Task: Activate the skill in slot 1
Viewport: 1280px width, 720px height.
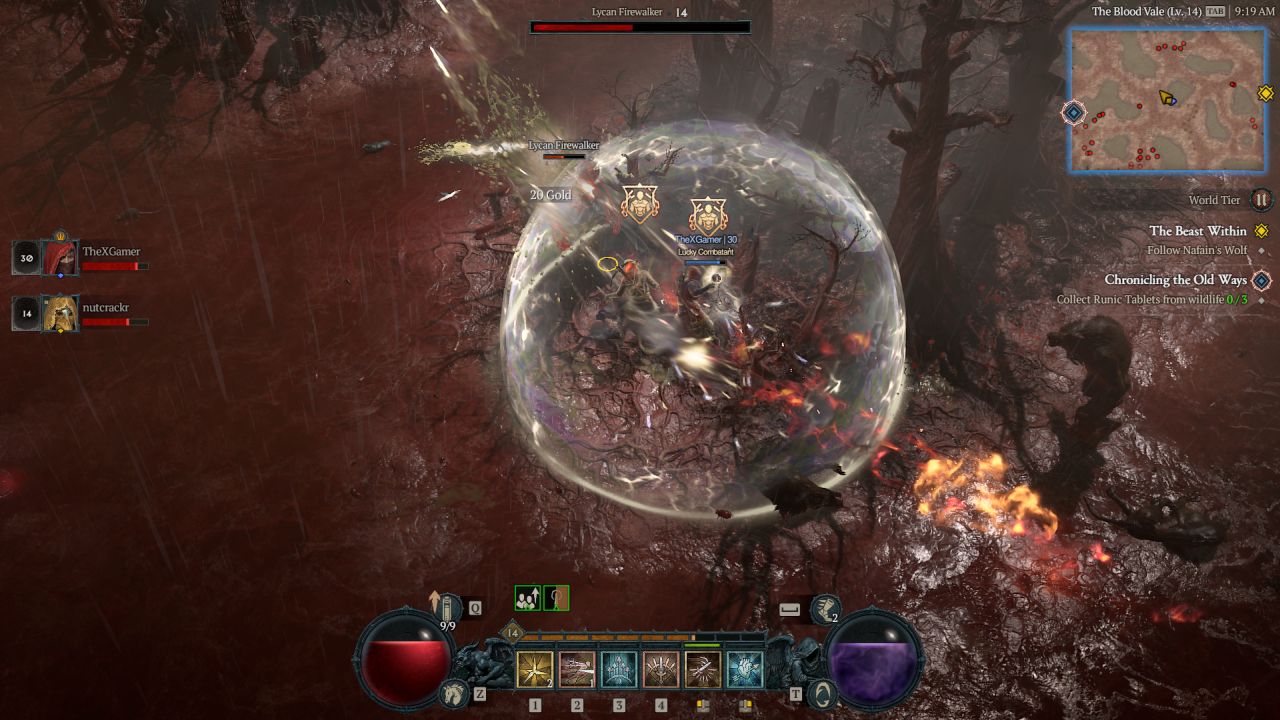Action: tap(535, 668)
